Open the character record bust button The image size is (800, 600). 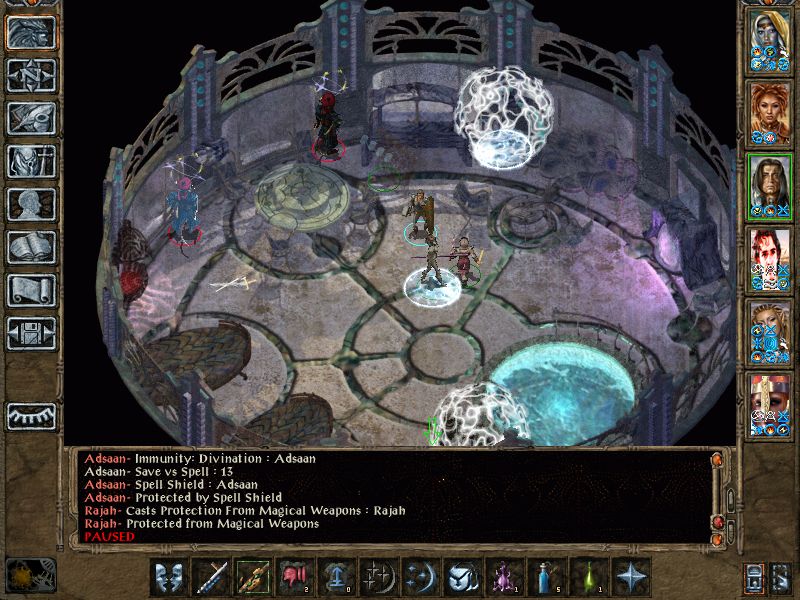click(30, 205)
